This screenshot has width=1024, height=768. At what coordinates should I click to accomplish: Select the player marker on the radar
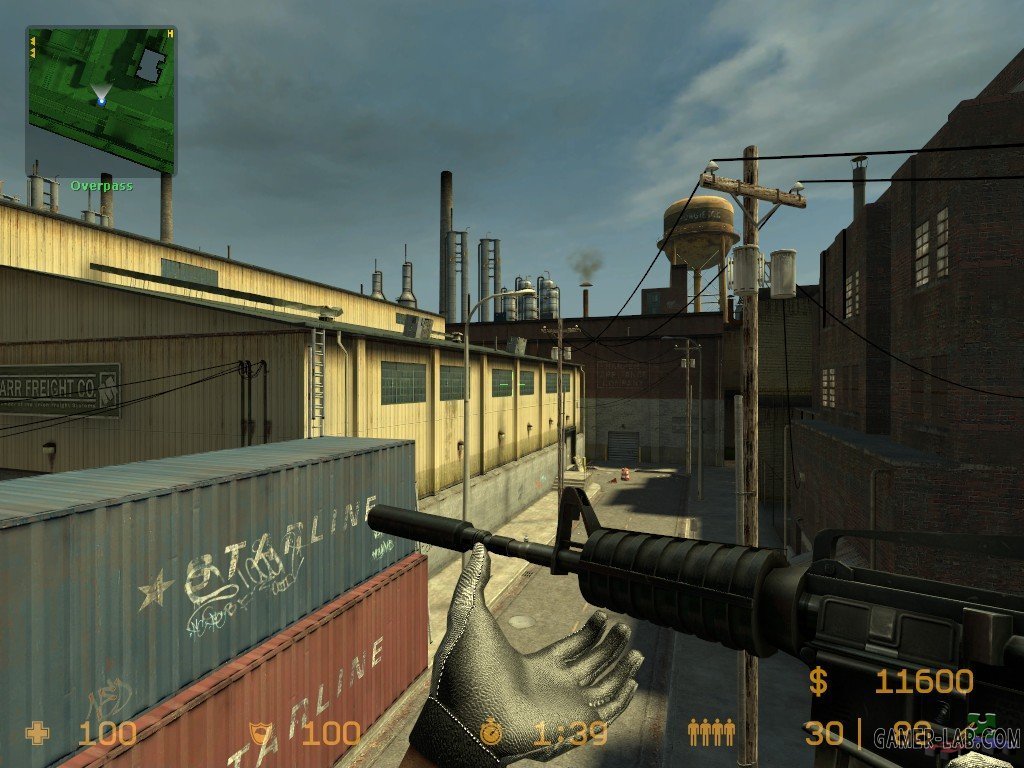click(101, 101)
